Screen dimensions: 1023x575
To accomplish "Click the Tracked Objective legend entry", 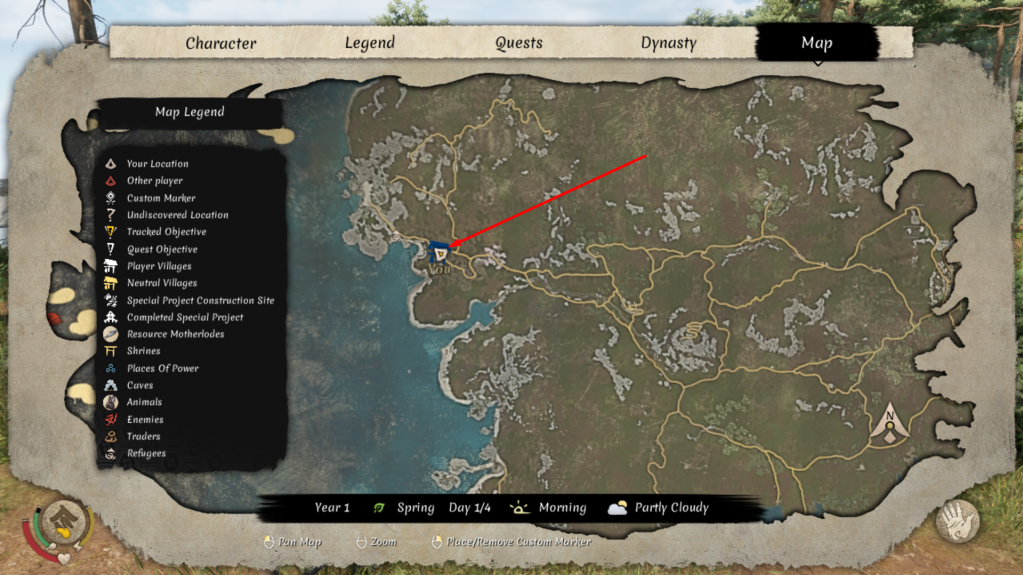I will (166, 232).
